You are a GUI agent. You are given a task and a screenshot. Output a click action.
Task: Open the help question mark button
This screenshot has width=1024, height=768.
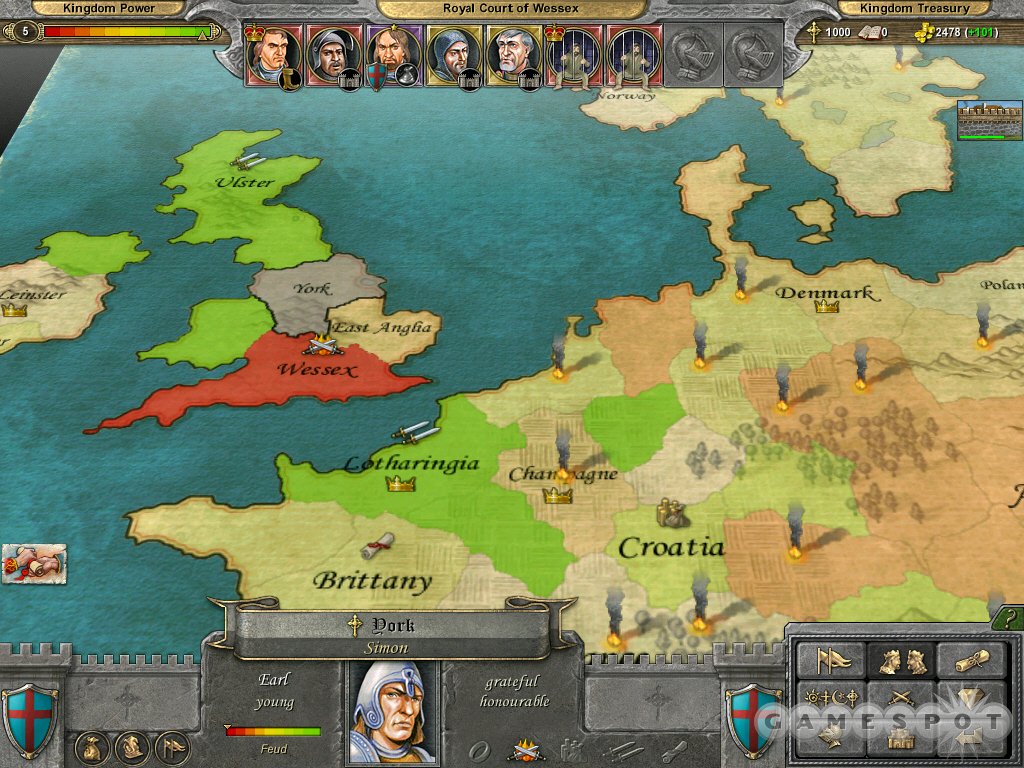coord(1007,620)
